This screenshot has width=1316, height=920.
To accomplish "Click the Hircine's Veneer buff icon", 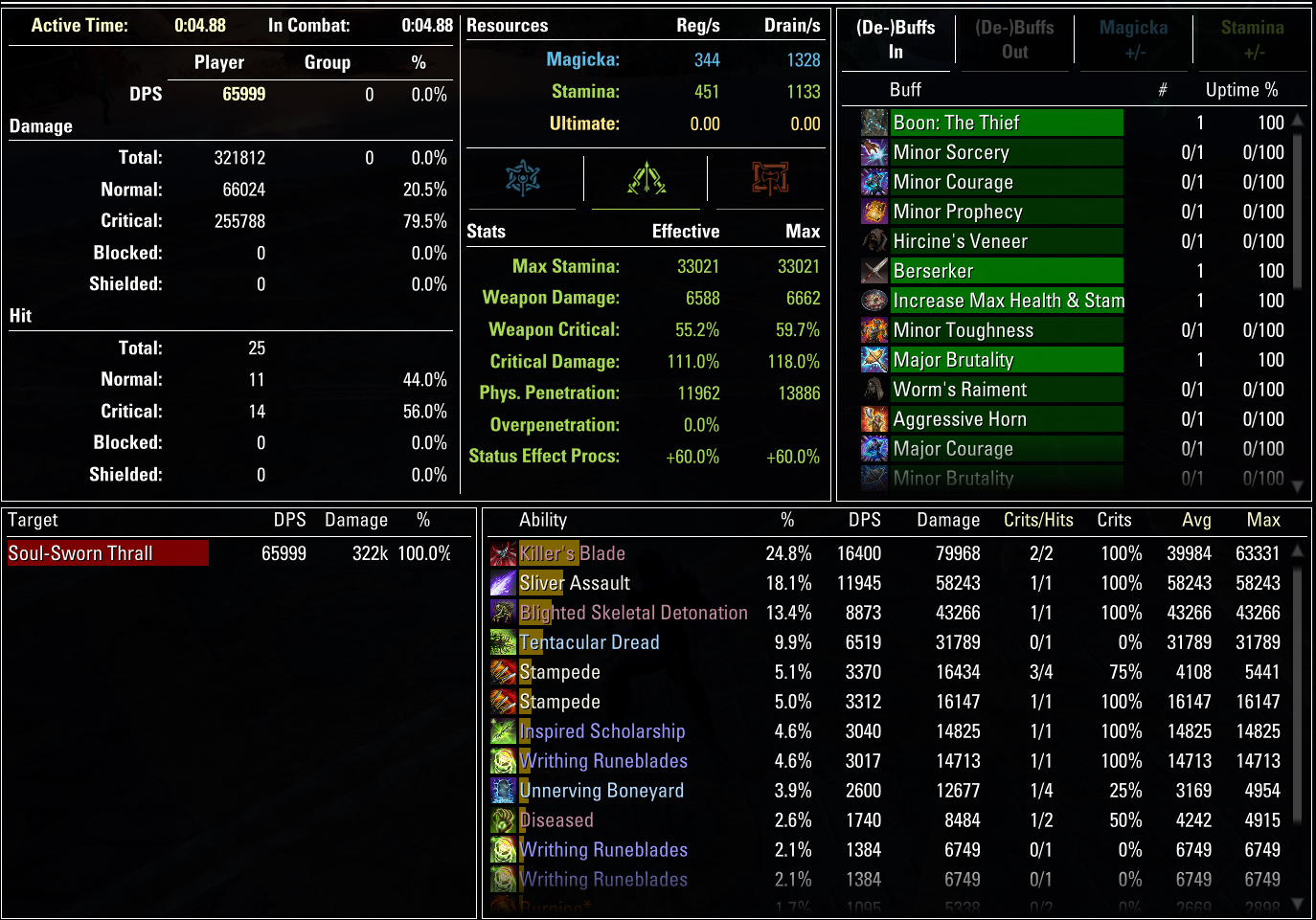I will coord(874,240).
